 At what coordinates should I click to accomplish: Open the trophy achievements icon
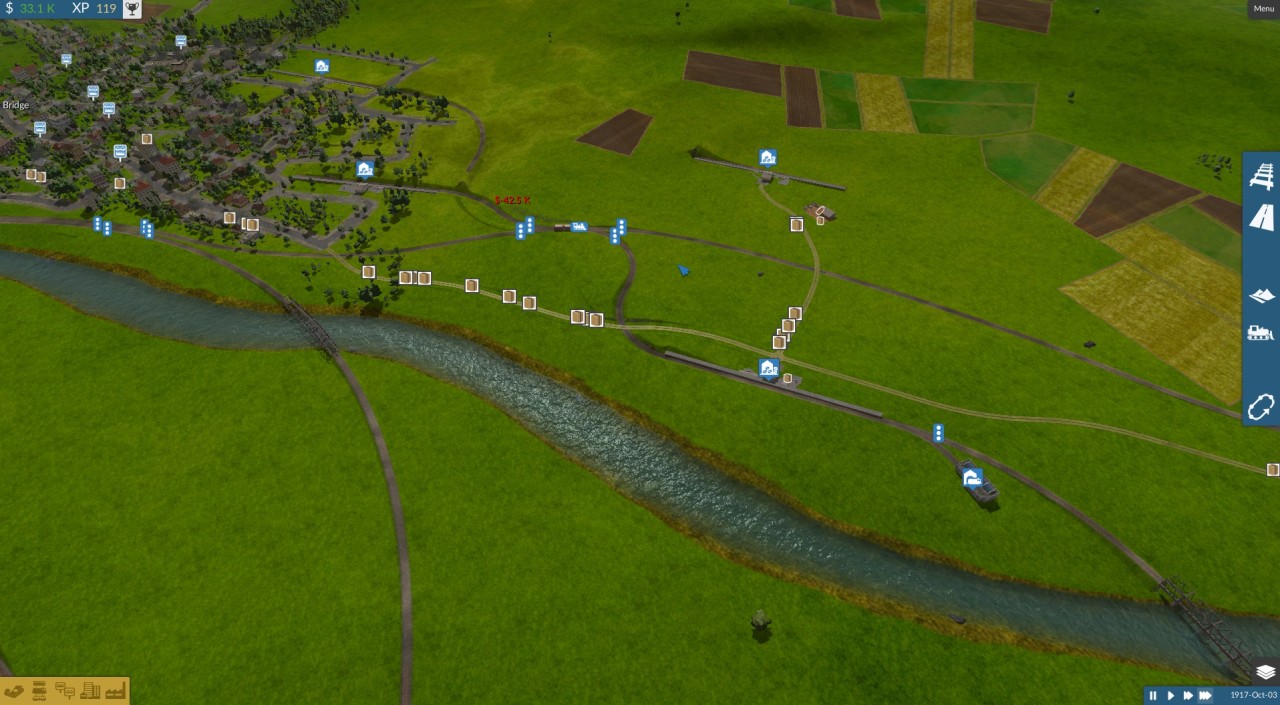click(131, 9)
